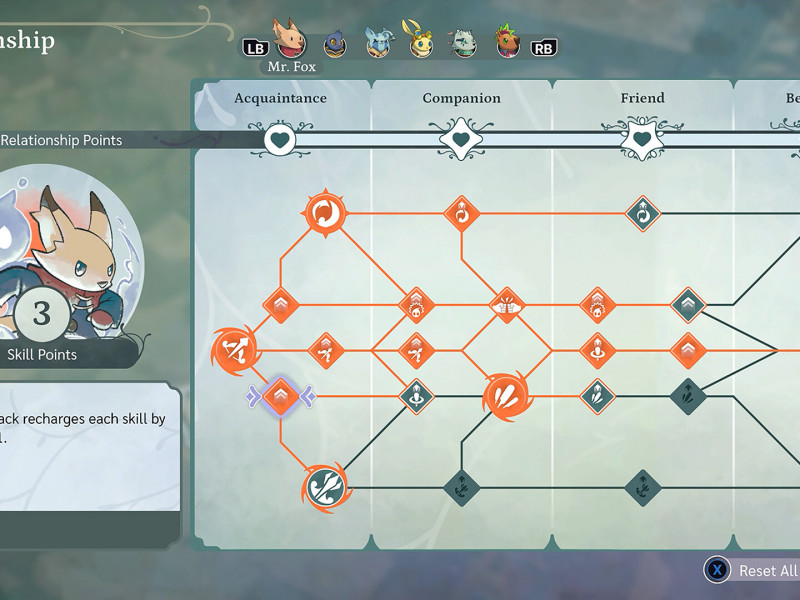Choose the green-mohawk character portrait
This screenshot has height=600, width=800.
[x=507, y=42]
